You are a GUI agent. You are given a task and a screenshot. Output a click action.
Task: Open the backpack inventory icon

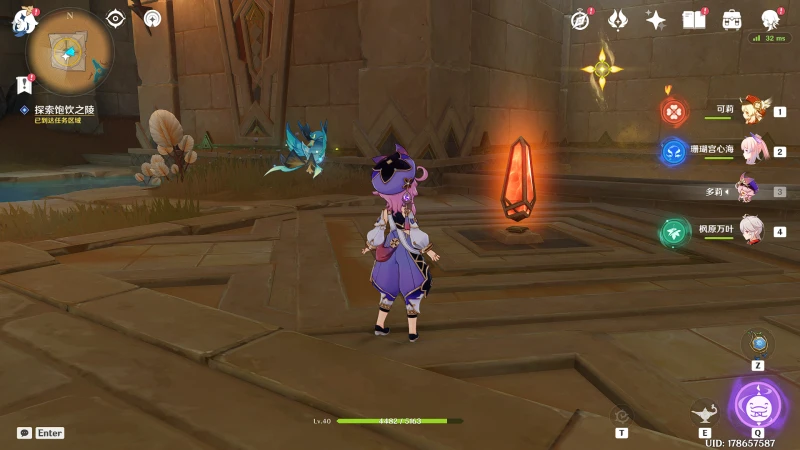tap(732, 20)
